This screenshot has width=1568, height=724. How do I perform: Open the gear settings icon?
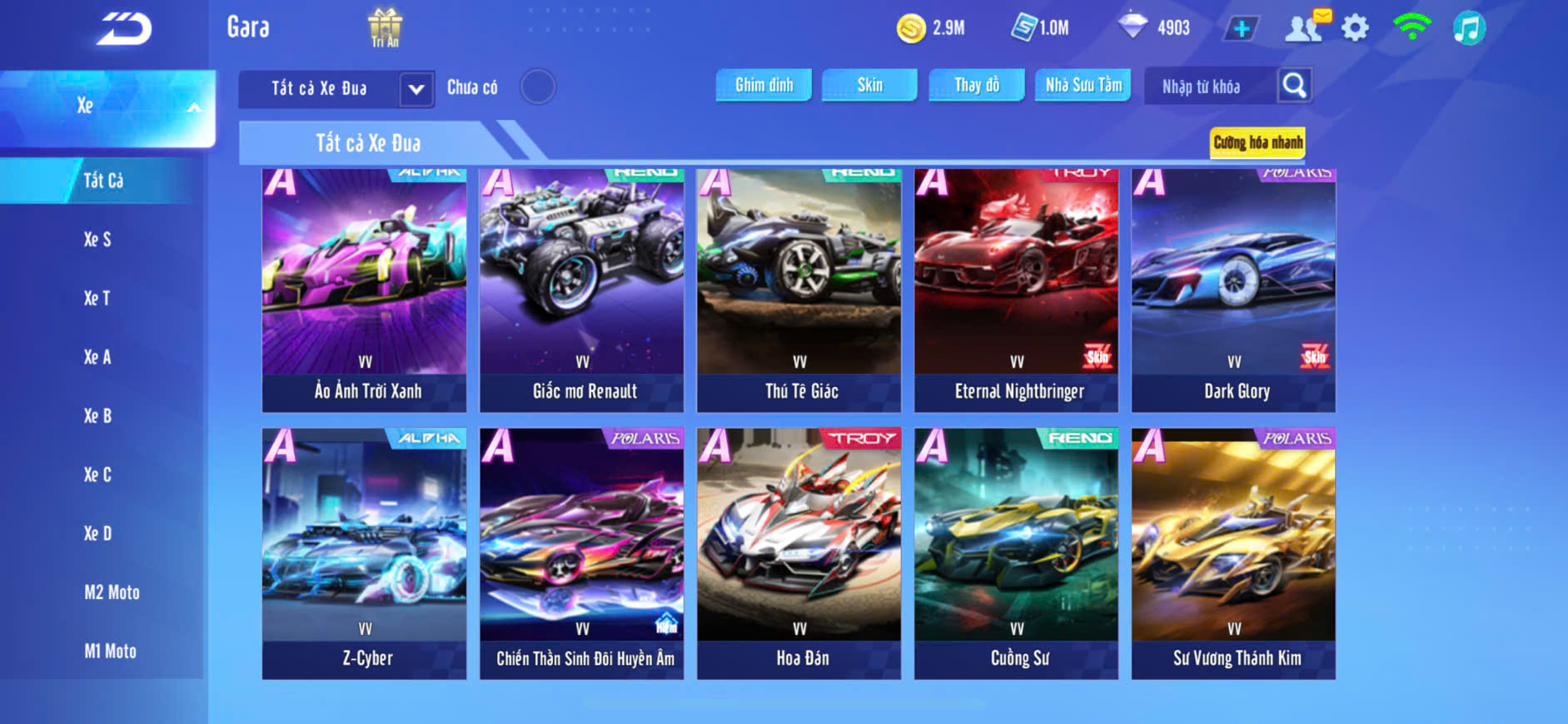[x=1355, y=28]
